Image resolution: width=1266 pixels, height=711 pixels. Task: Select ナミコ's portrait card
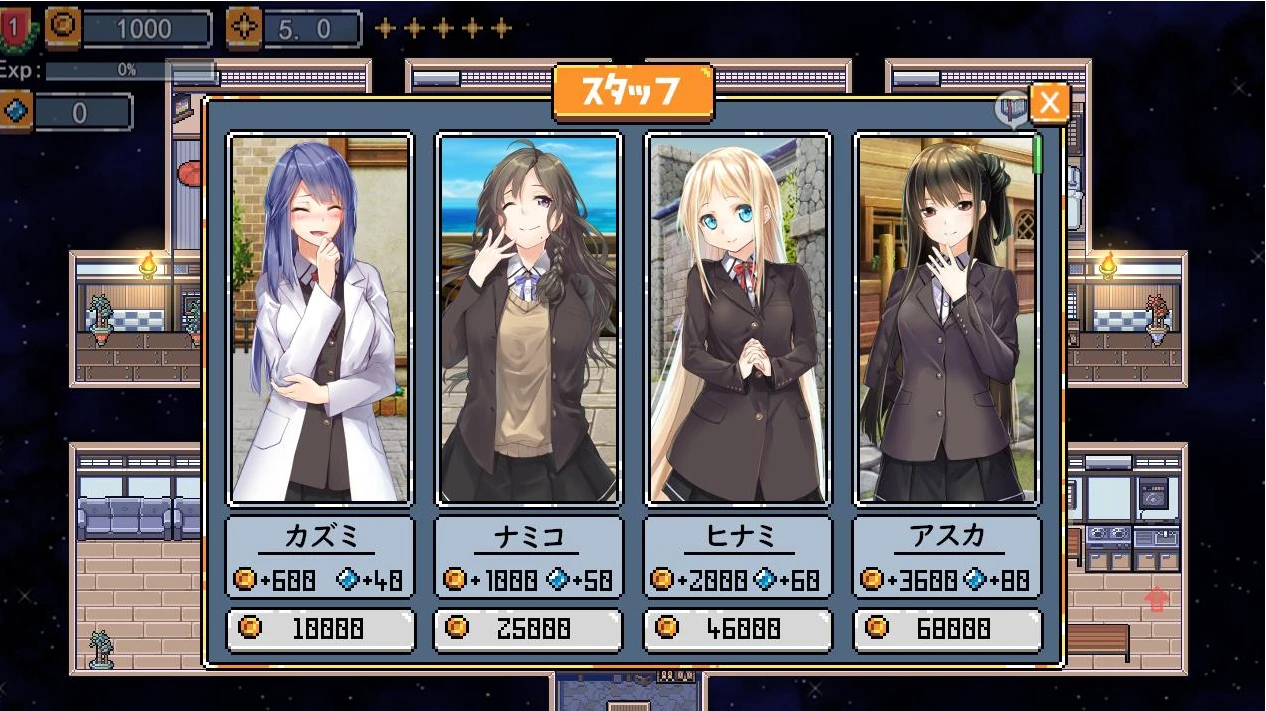pos(529,319)
